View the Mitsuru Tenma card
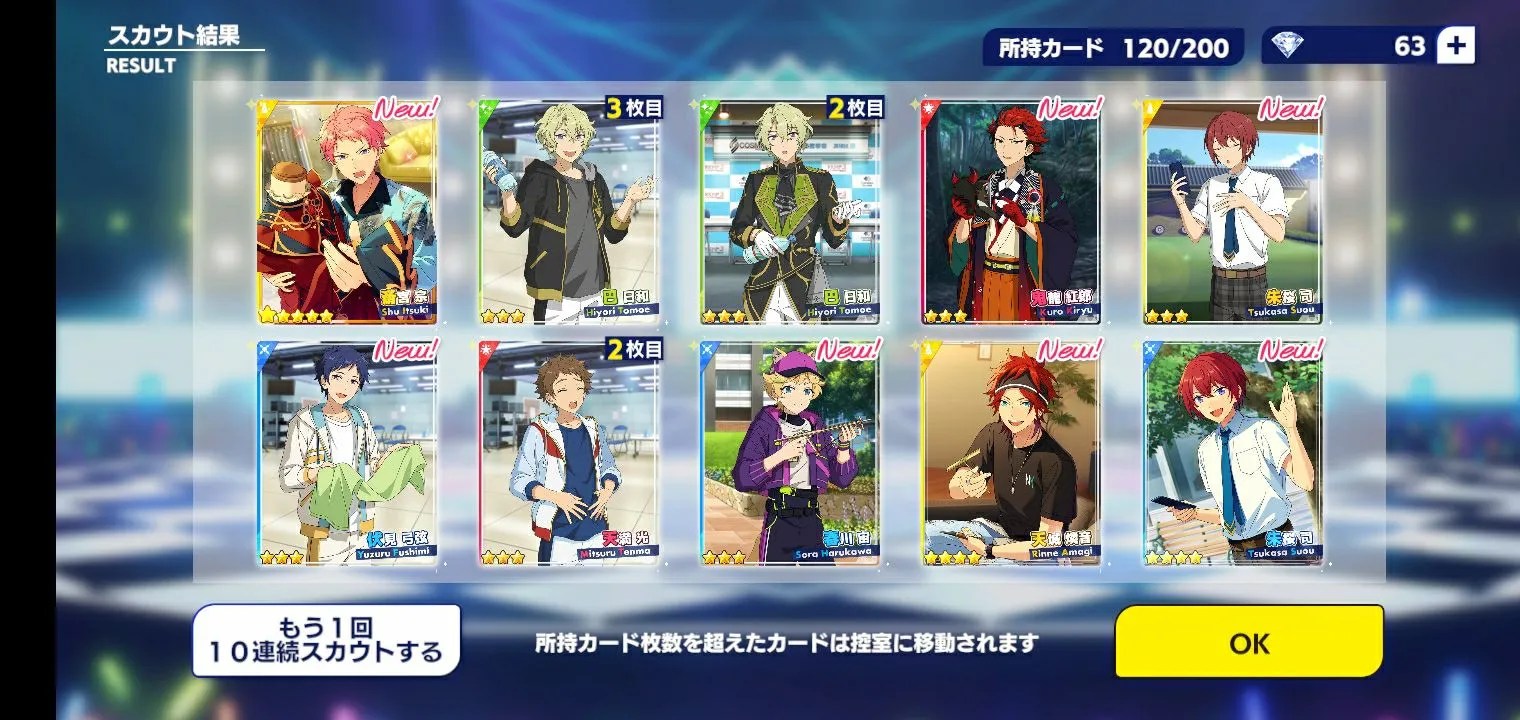This screenshot has width=1520, height=720. [569, 454]
